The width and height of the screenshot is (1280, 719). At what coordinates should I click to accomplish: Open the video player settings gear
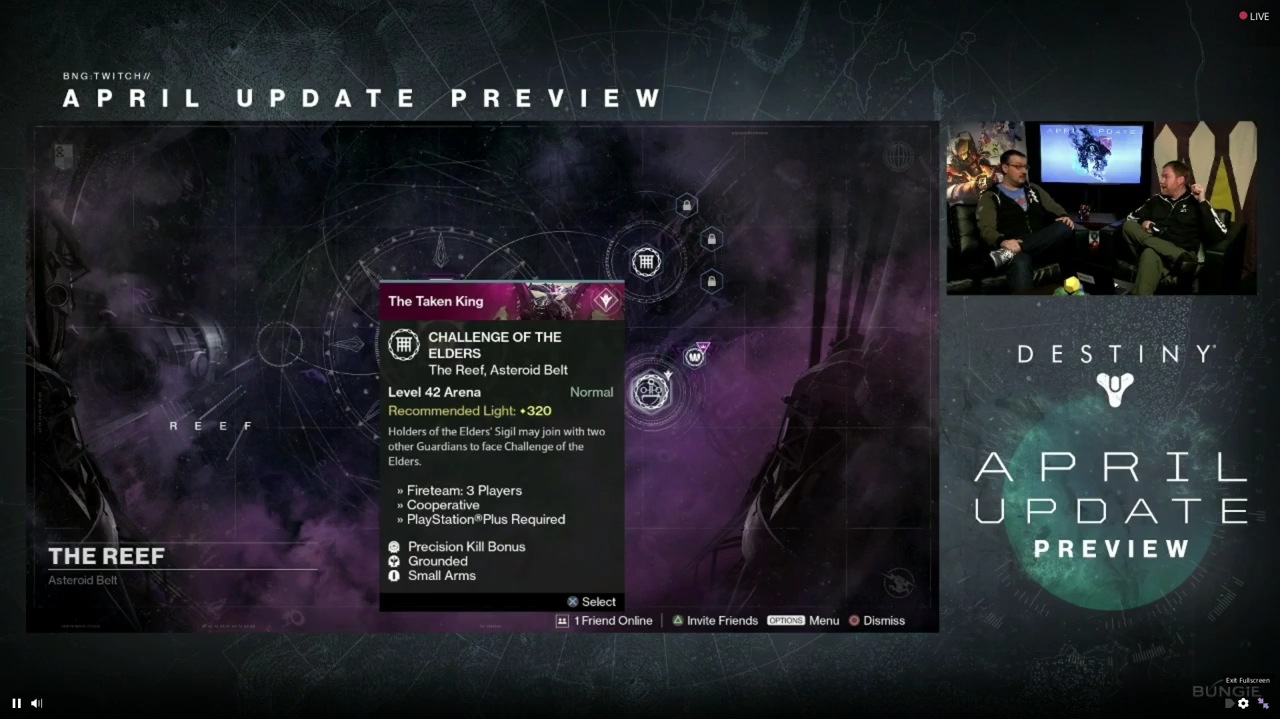tap(1243, 703)
